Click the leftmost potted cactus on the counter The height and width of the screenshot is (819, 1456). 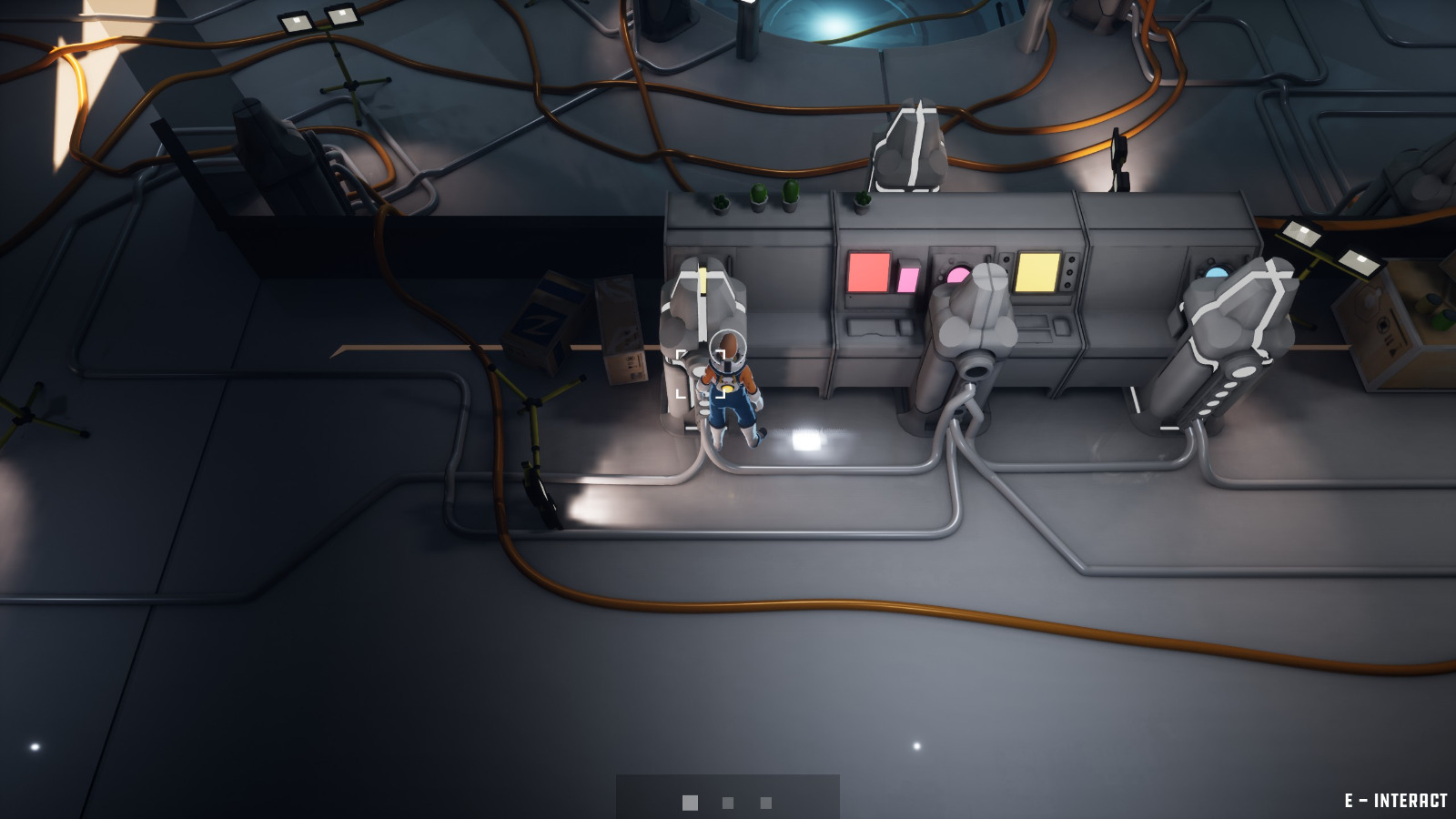click(x=719, y=202)
